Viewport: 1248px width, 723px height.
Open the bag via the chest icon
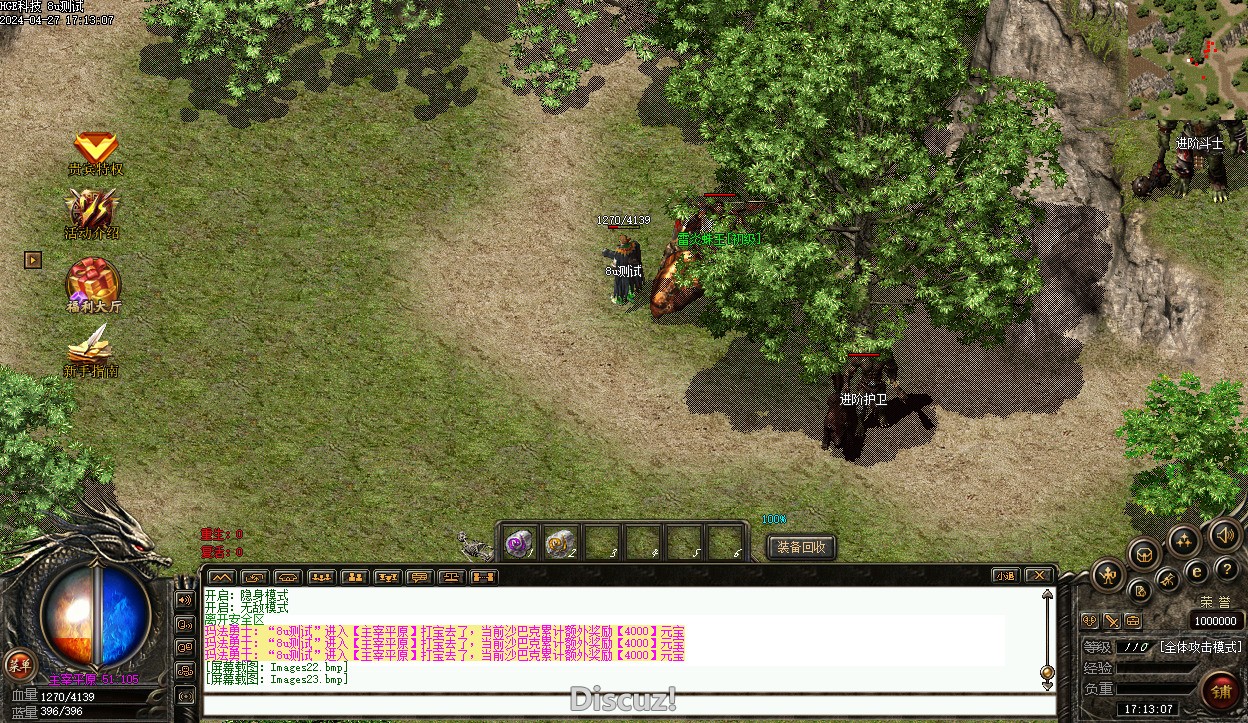tap(1143, 554)
